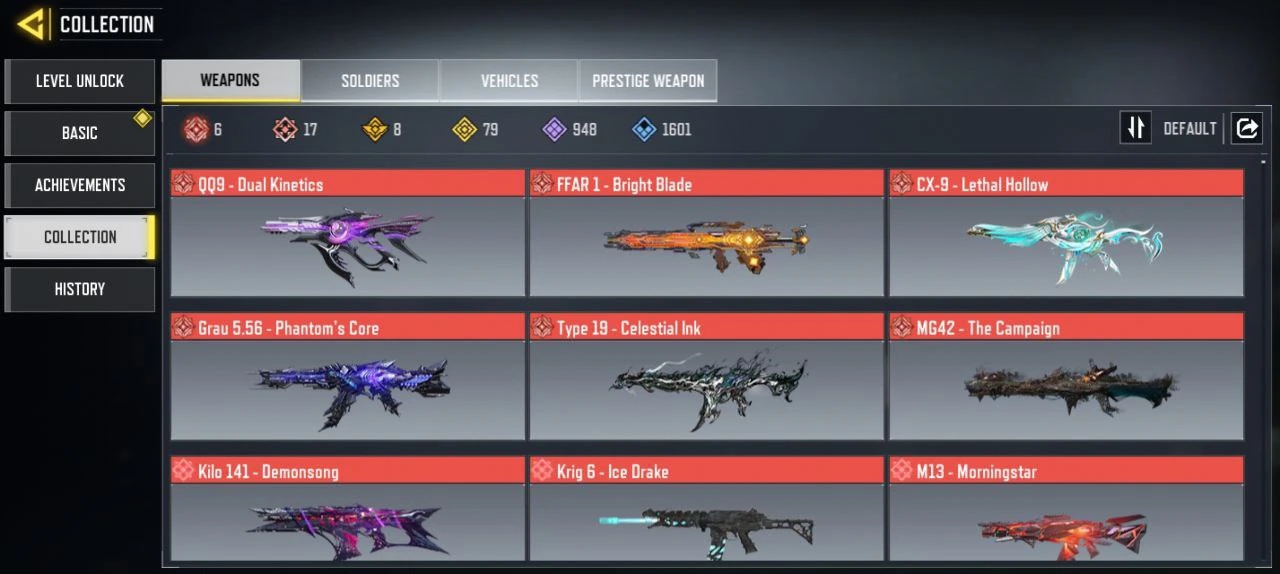This screenshot has height=574, width=1280.
Task: Pick the Type 19 - Celestial Ink weapon
Action: pyautogui.click(x=706, y=378)
